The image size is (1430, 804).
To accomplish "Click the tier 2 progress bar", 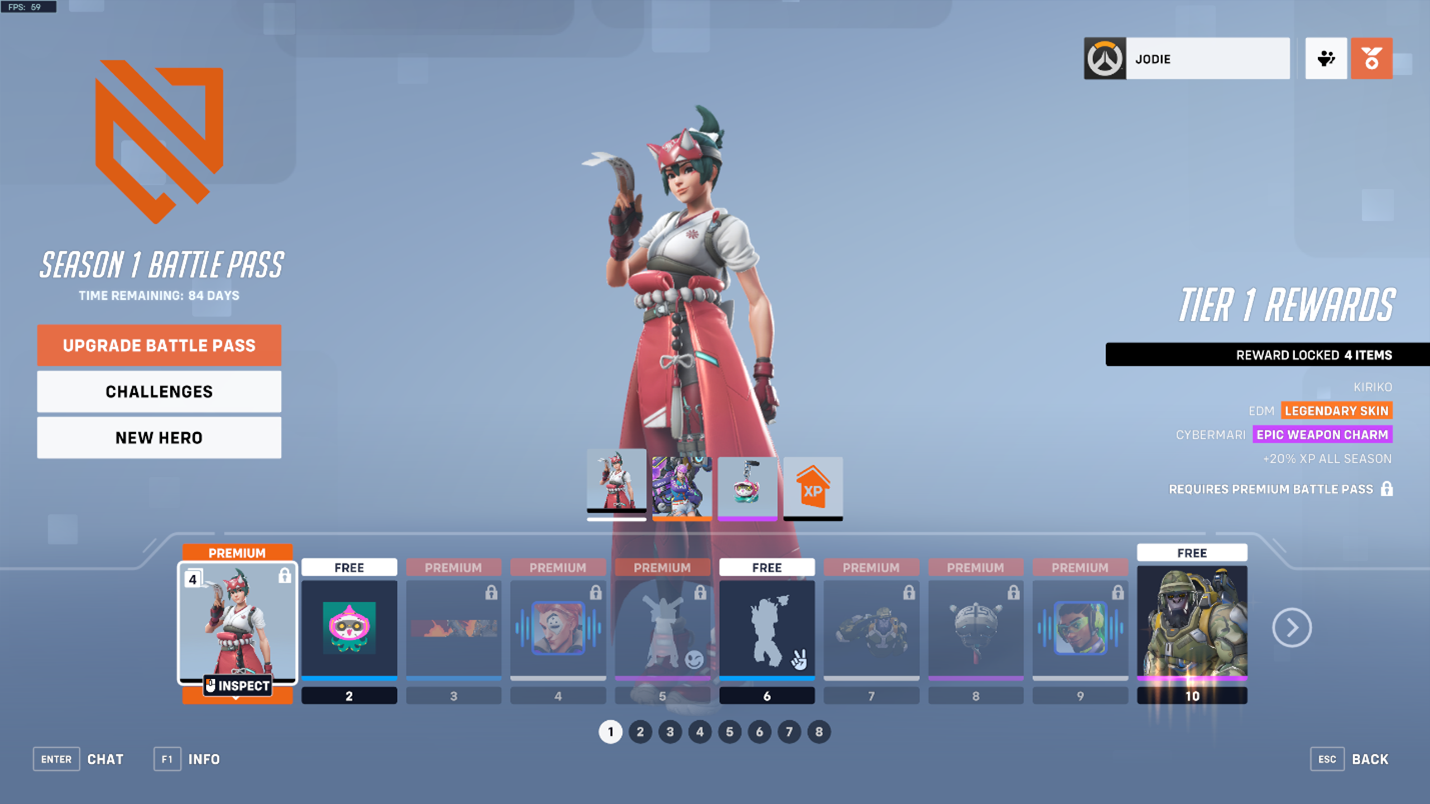I will pos(349,680).
